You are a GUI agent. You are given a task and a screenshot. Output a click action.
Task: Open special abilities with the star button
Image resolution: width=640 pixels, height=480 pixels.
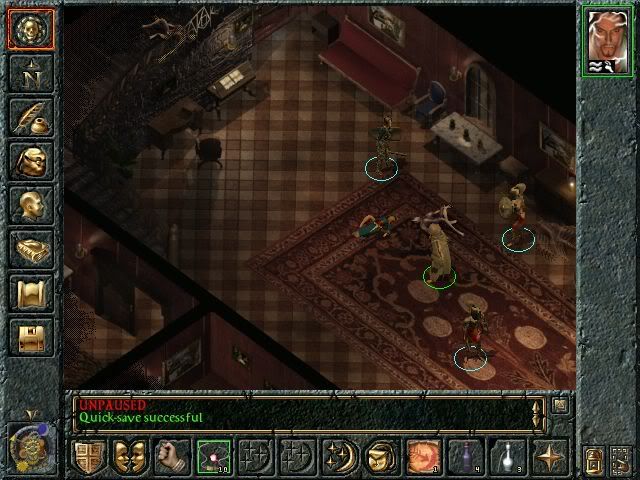[x=549, y=456]
